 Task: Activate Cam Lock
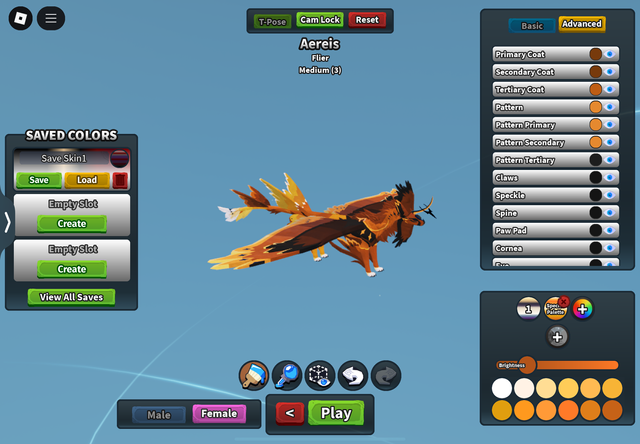pyautogui.click(x=320, y=20)
